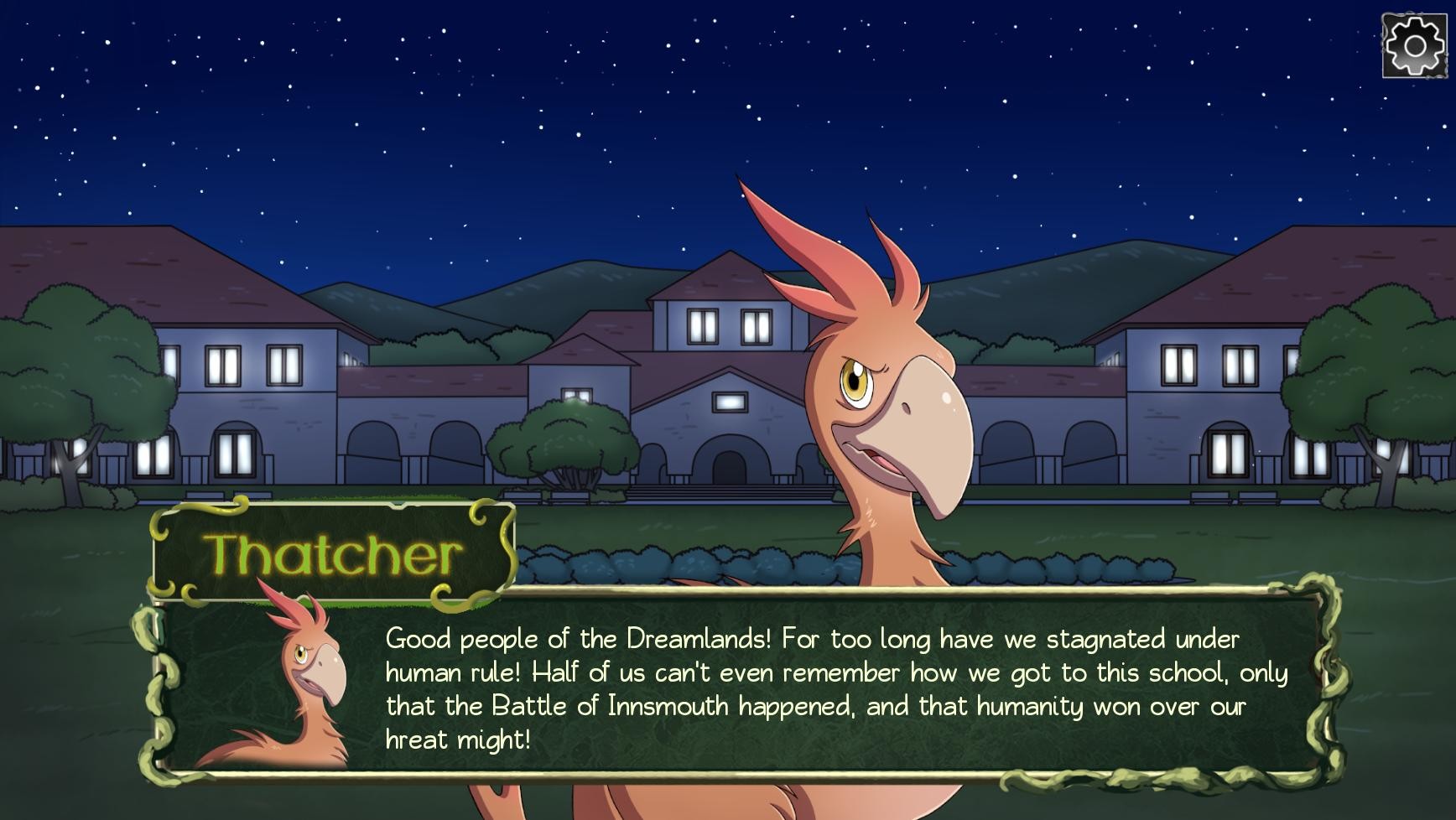Screen dimensions: 1456x820
Task: Select the beak of Thatcher's sprite
Action: tap(918, 419)
